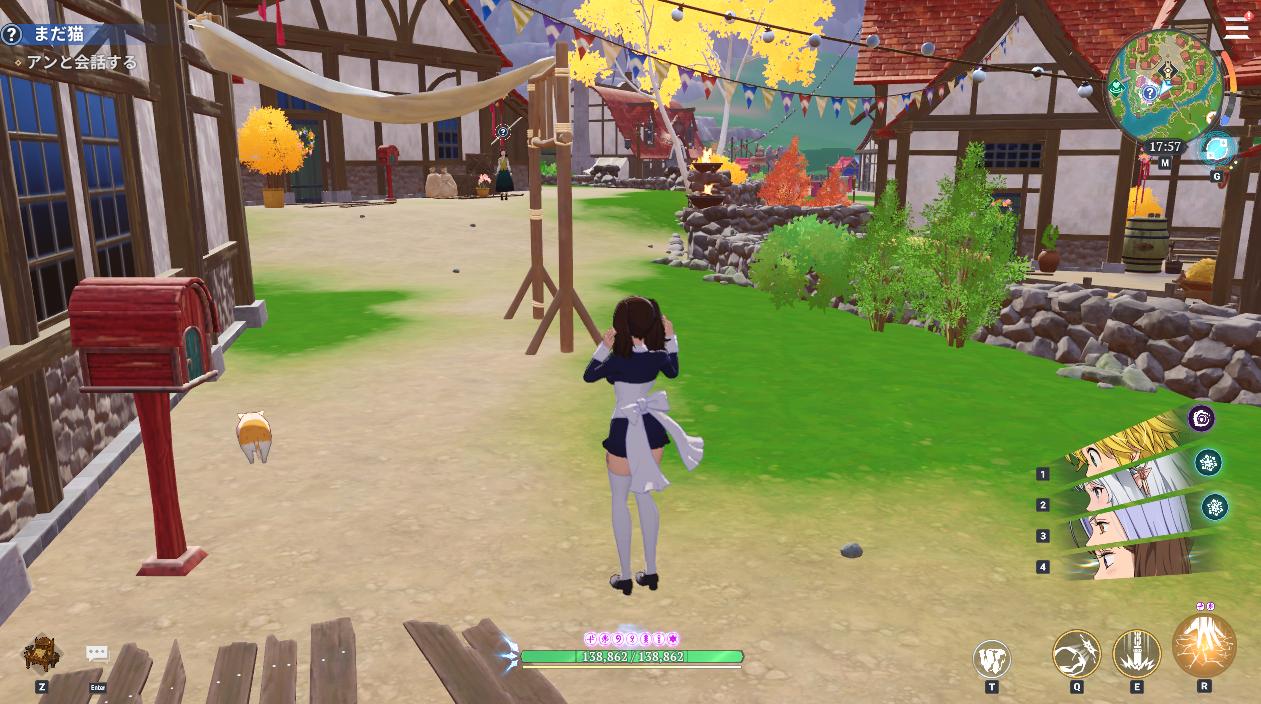Open the wooden chair crafting icon
Image resolution: width=1261 pixels, height=704 pixels.
(x=42, y=654)
